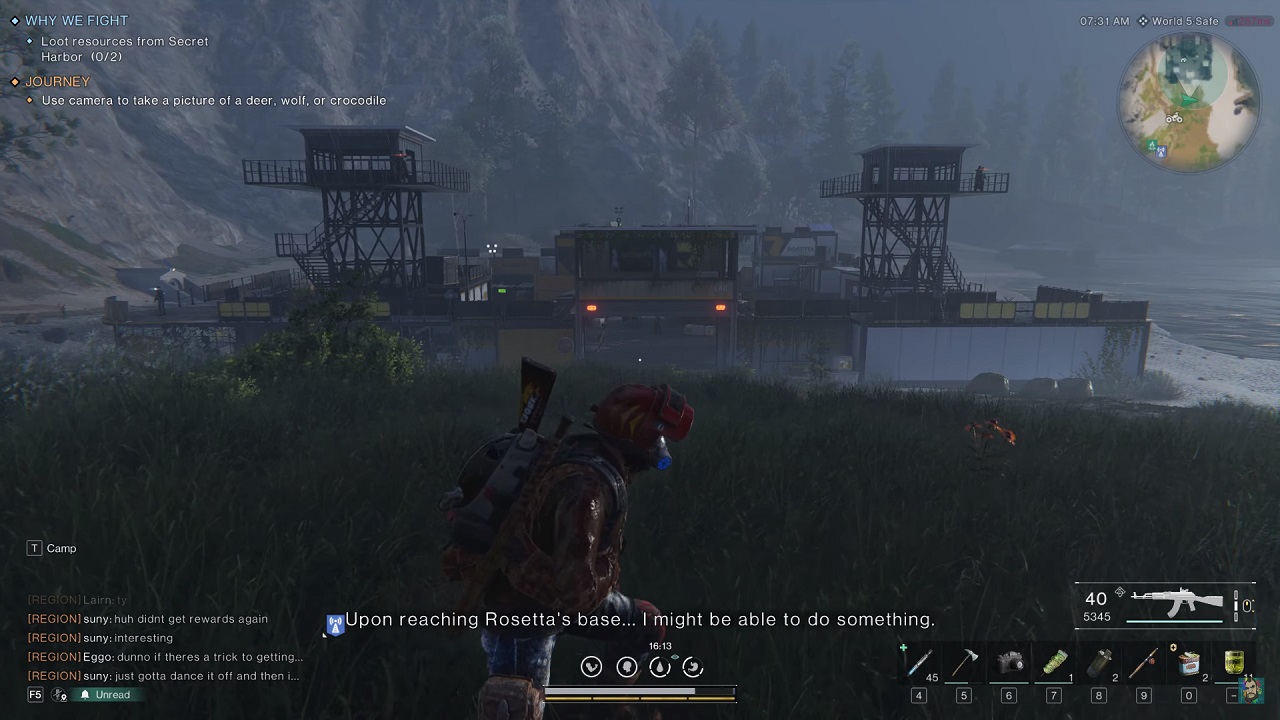Select the Why We Fight quest tracker

click(76, 20)
